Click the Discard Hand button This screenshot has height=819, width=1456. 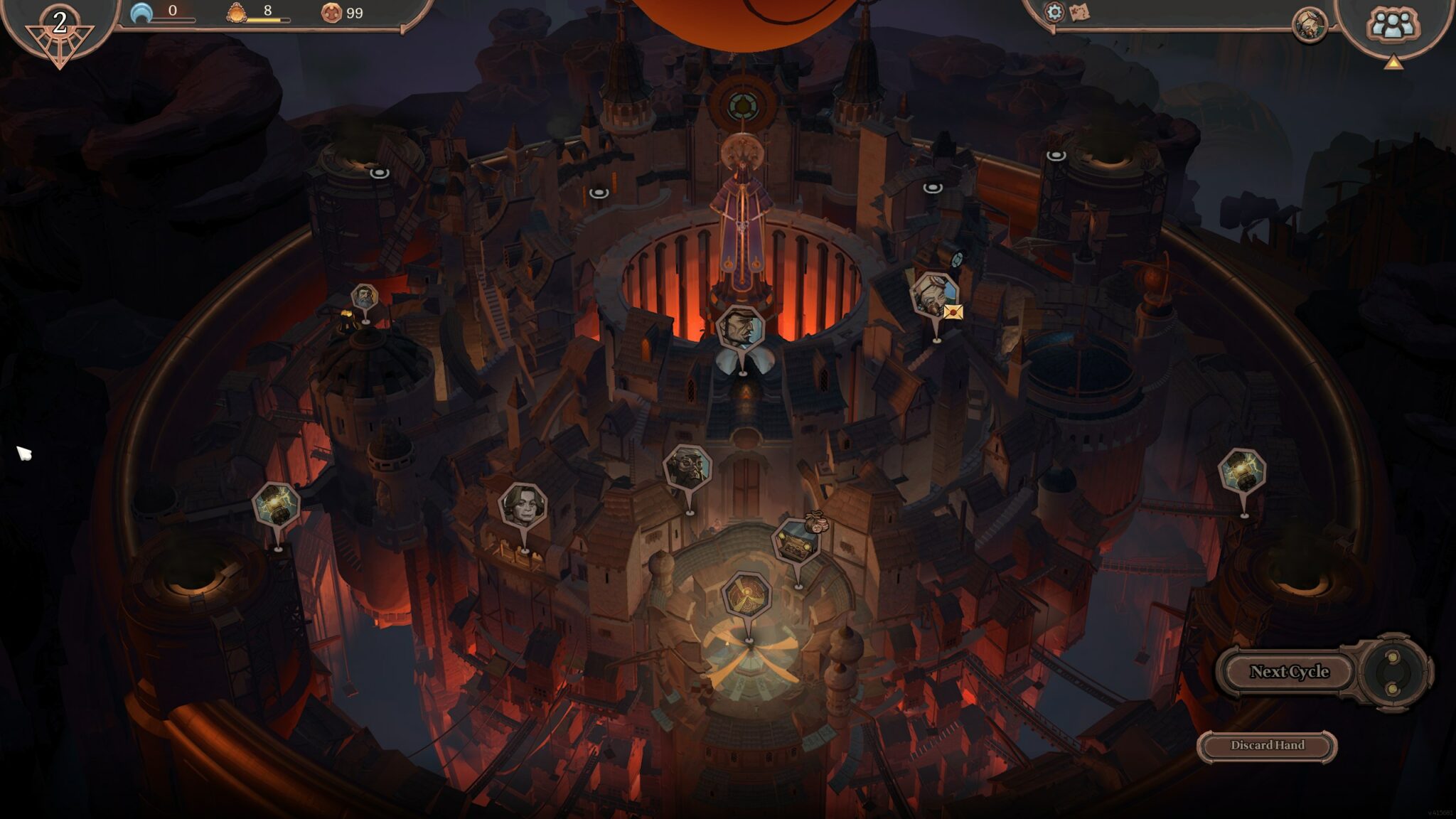(1267, 746)
